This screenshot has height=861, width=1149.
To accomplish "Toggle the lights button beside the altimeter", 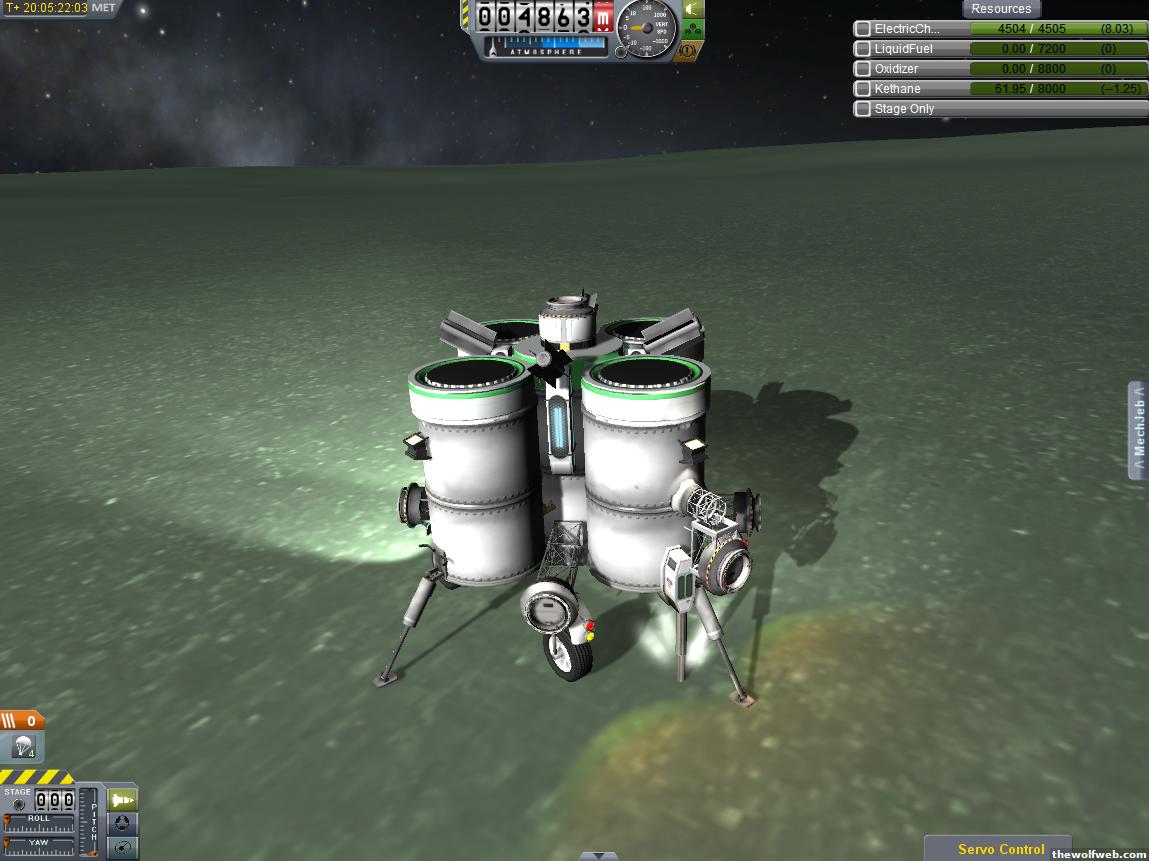I will coord(691,10).
